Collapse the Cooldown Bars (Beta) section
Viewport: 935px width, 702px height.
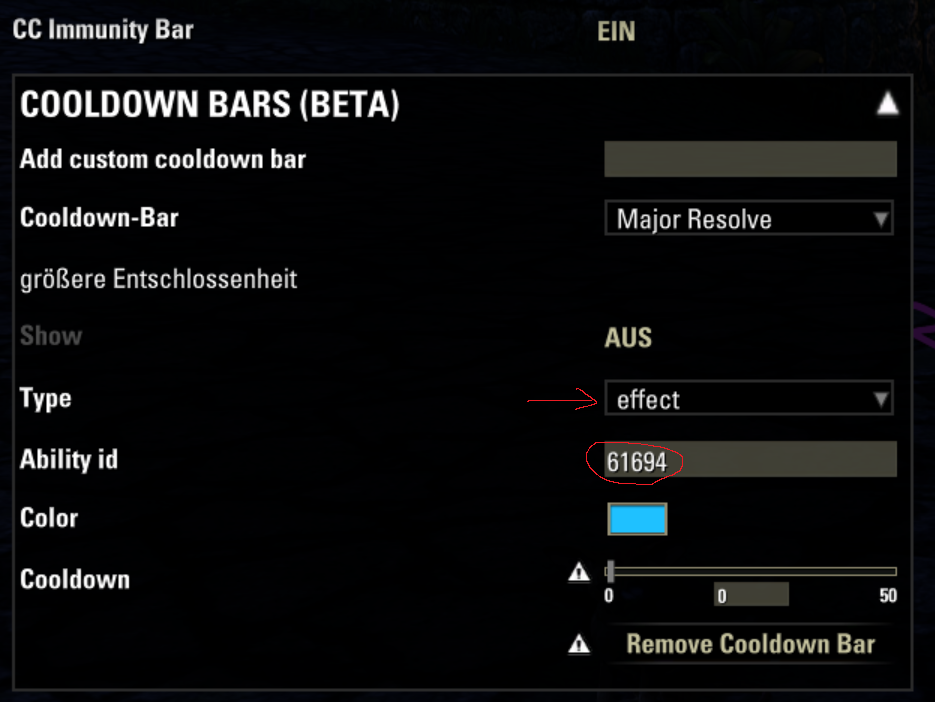tap(887, 104)
